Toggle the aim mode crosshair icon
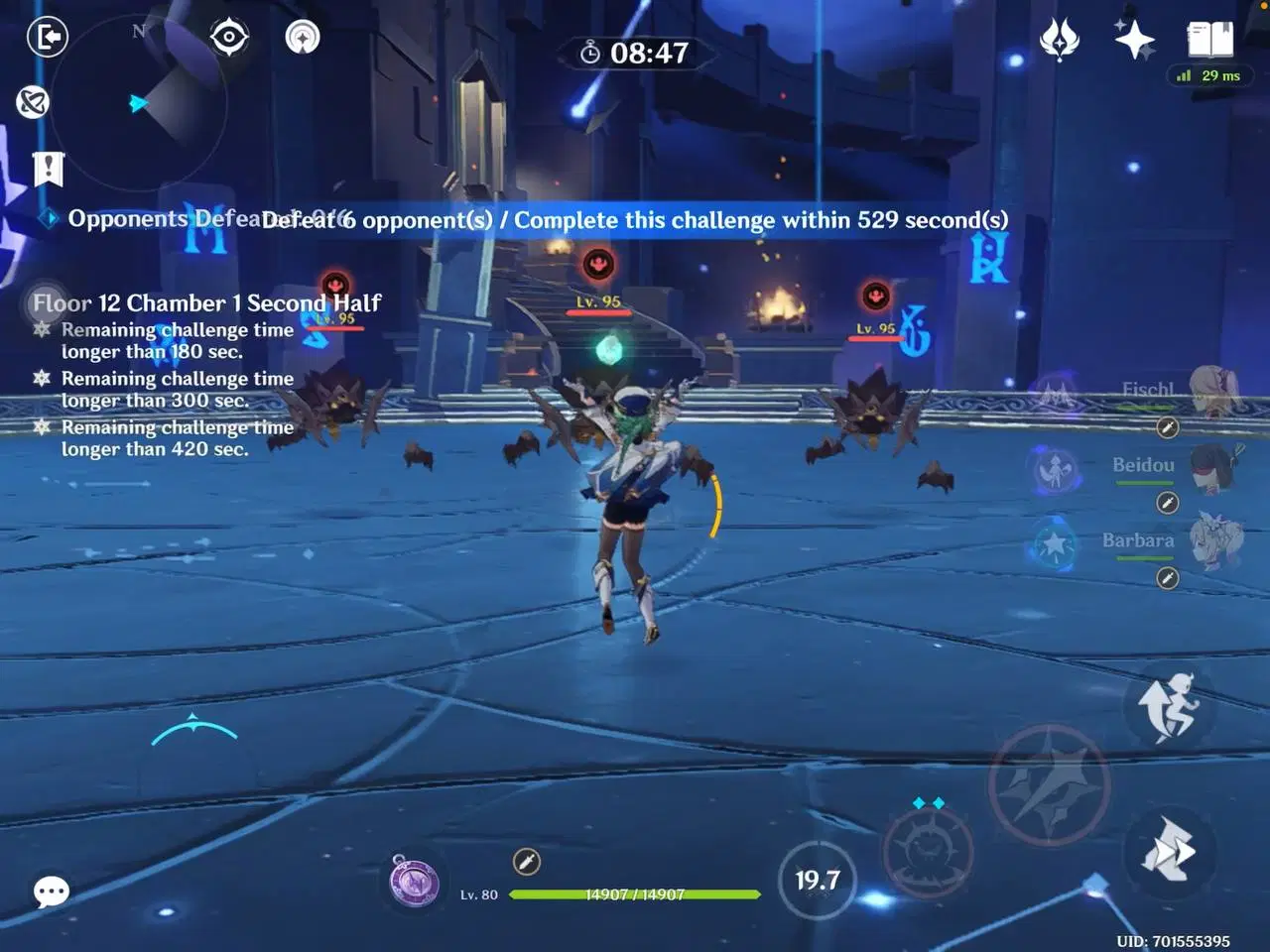1270x952 pixels. pos(227,37)
